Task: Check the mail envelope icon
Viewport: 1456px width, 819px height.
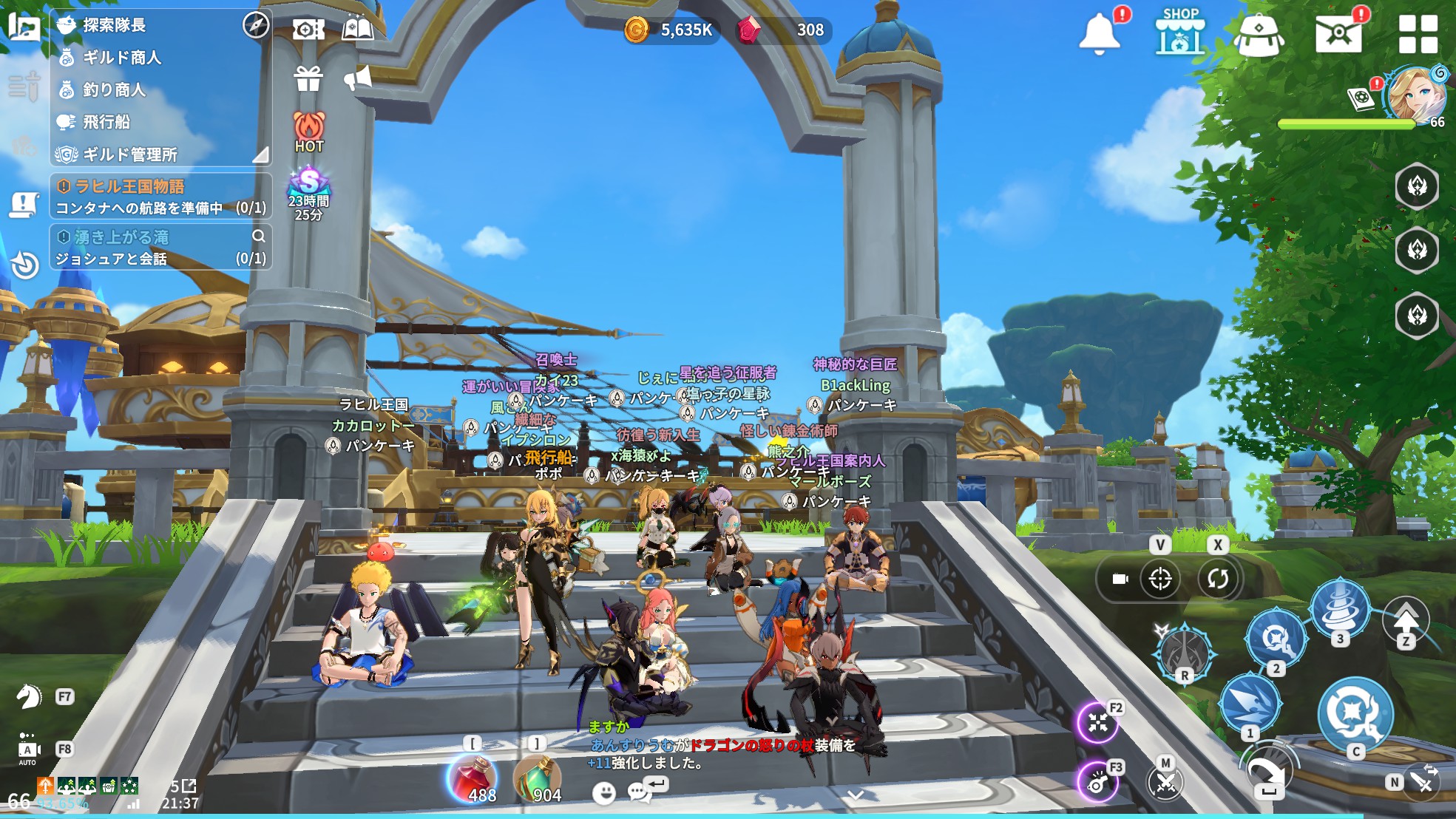Action: pos(1338,34)
